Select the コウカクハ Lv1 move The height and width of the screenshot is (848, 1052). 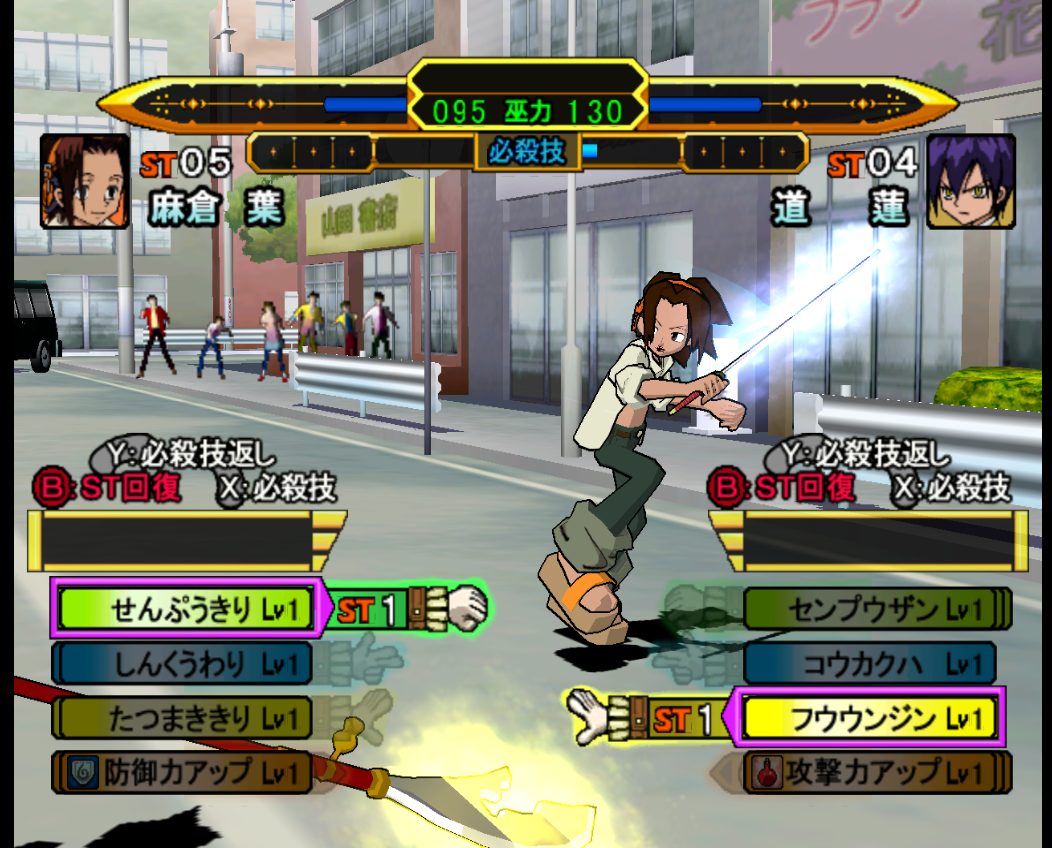(x=871, y=663)
